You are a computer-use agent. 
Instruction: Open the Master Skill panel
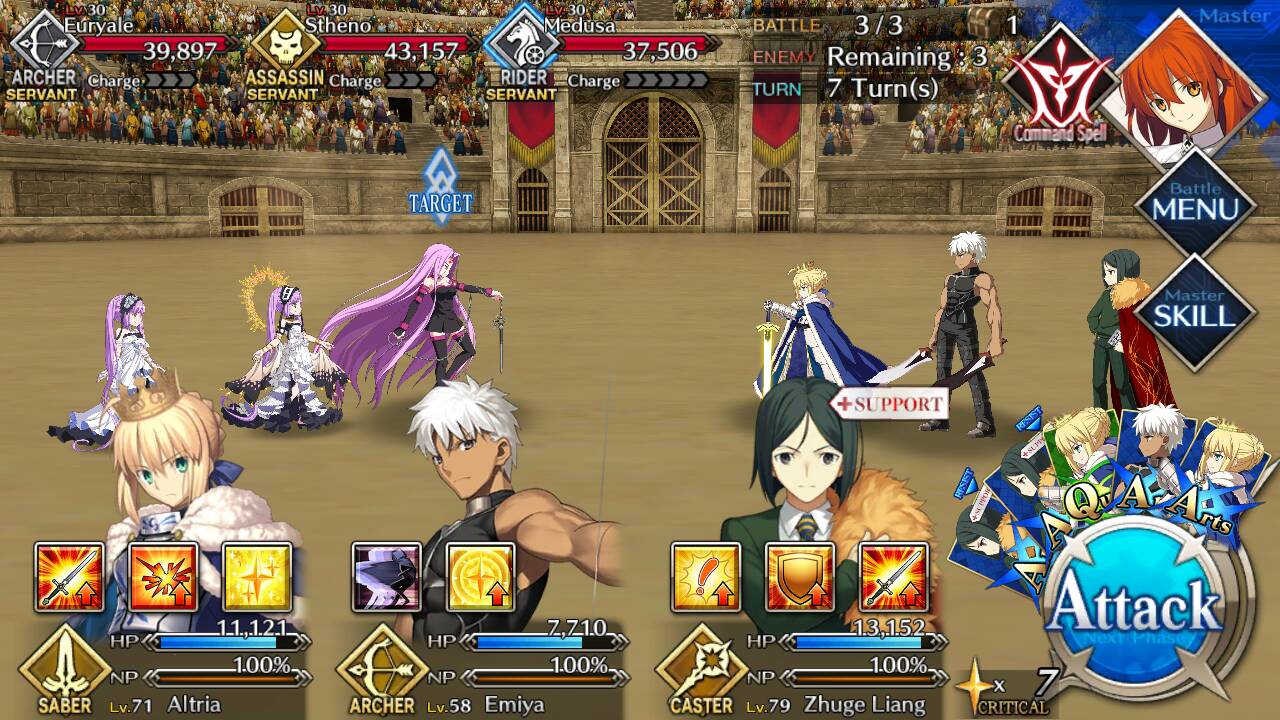tap(1194, 312)
